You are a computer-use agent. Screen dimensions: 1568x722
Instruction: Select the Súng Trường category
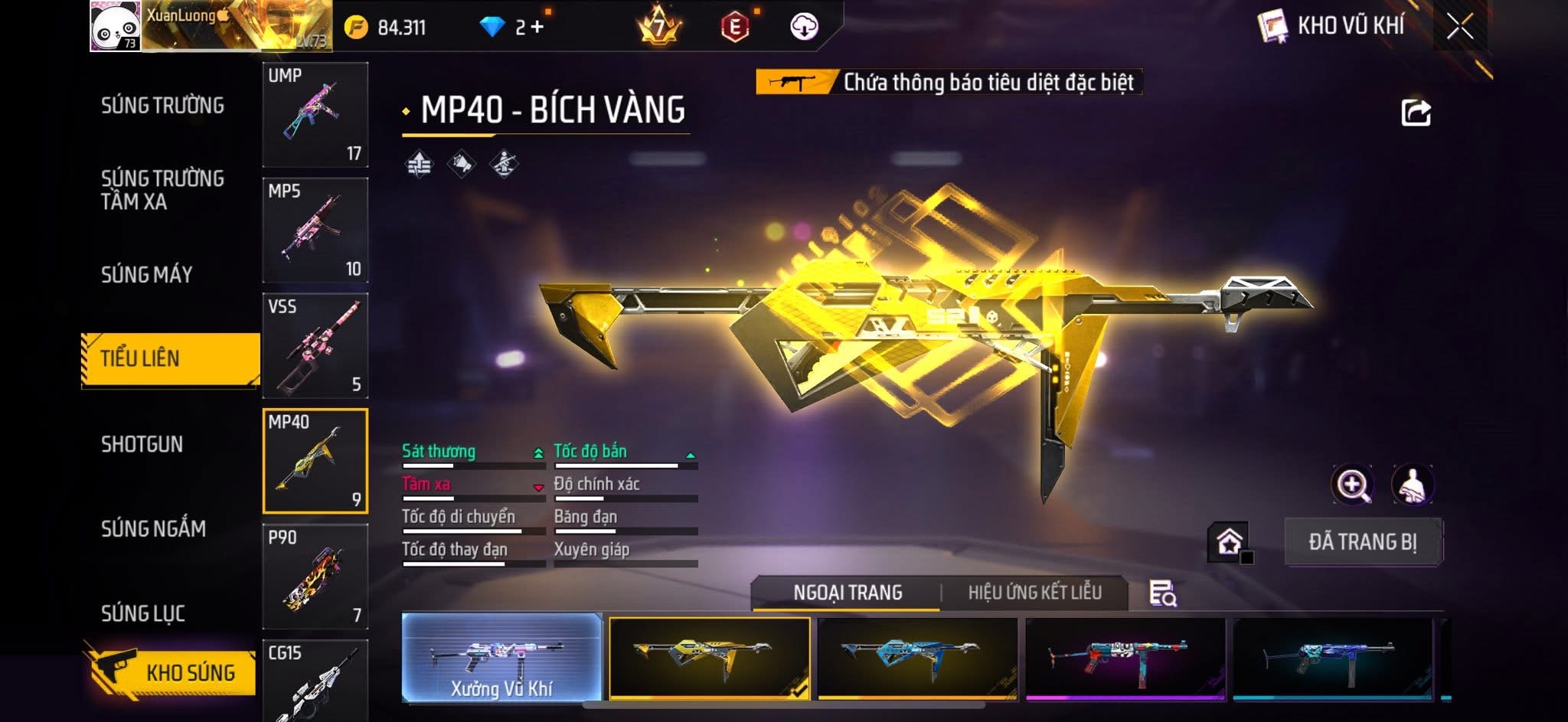point(162,106)
